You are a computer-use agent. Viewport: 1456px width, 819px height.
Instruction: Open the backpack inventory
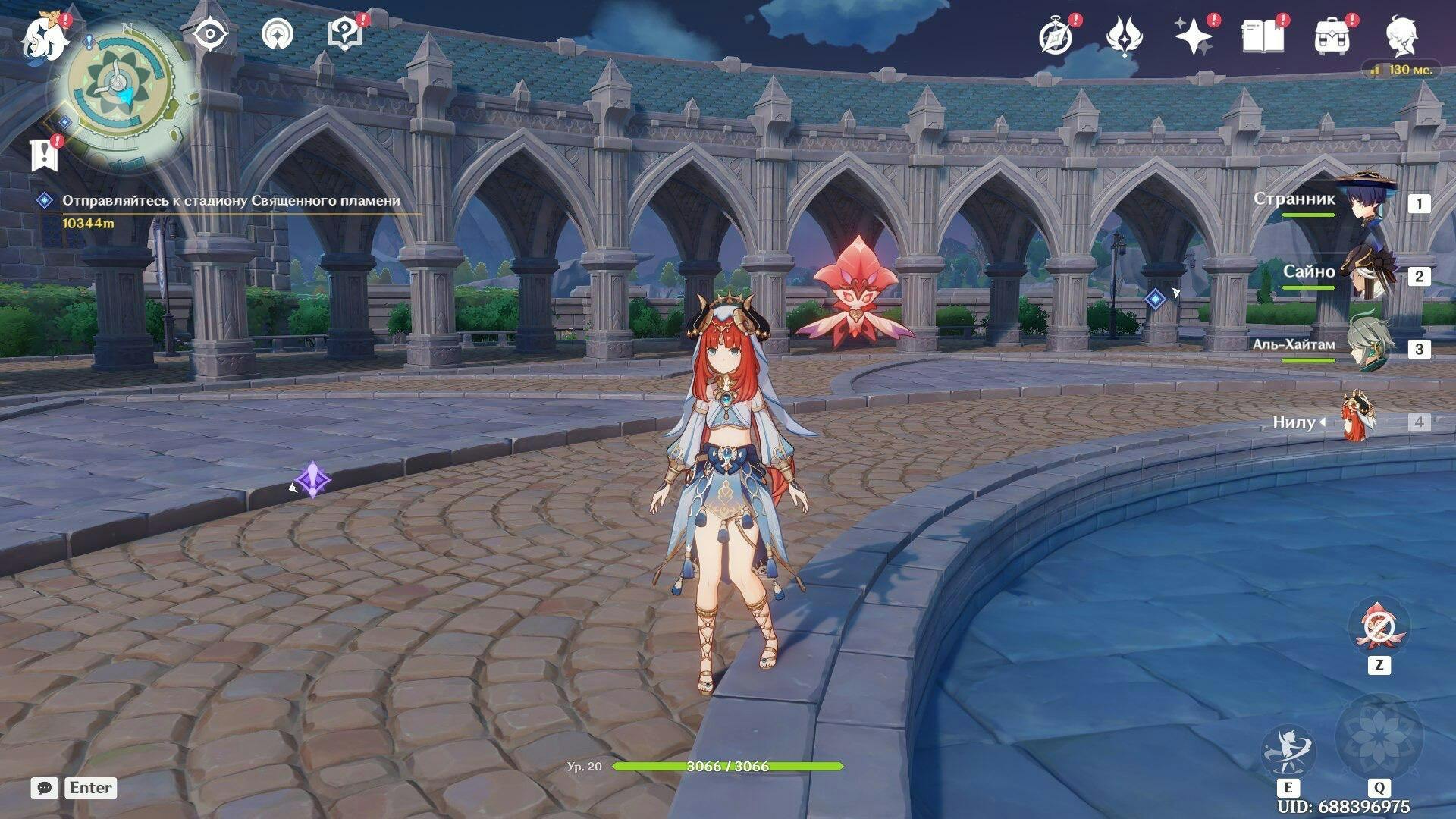[x=1332, y=36]
